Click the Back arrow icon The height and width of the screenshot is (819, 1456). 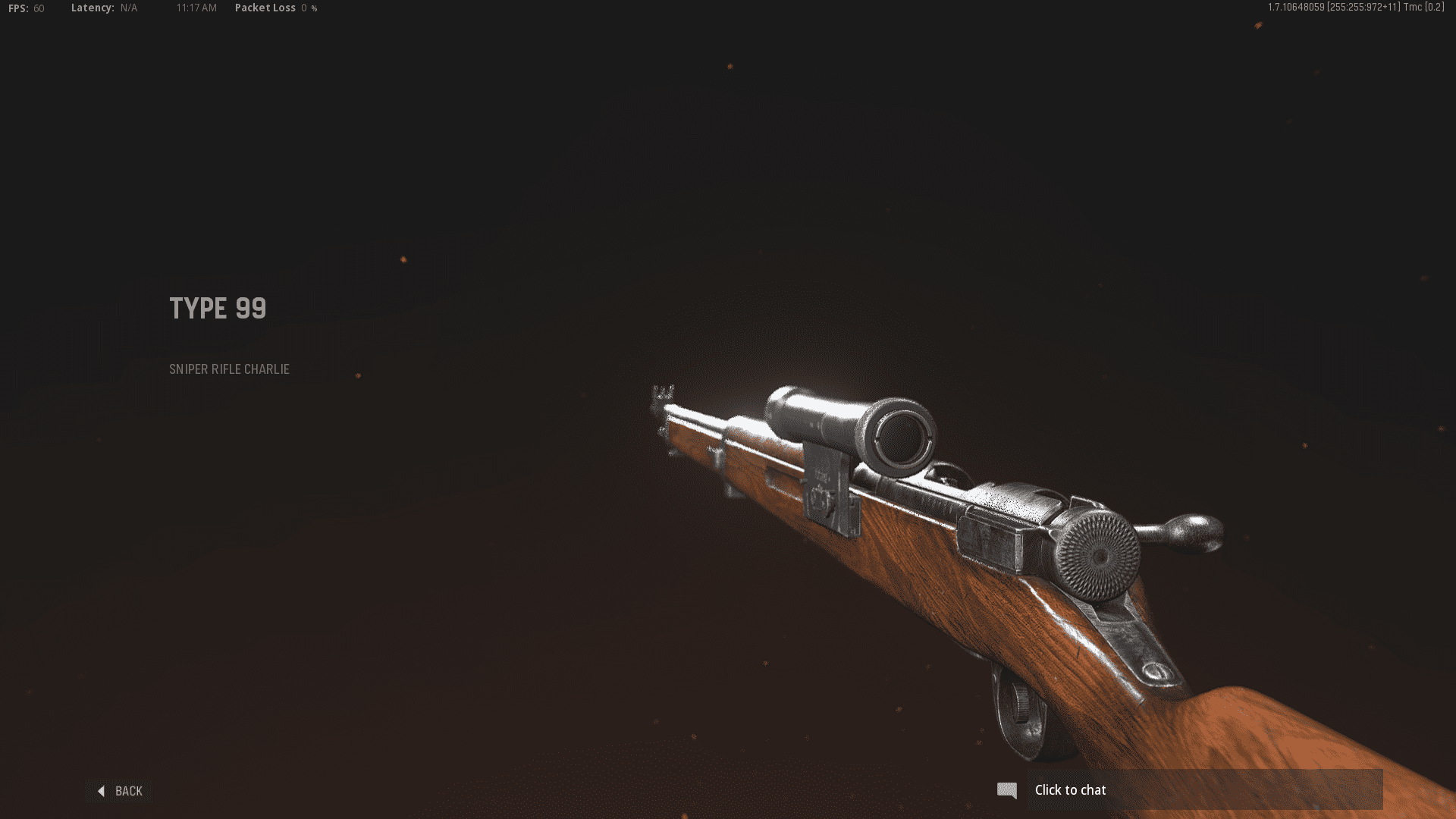[102, 791]
